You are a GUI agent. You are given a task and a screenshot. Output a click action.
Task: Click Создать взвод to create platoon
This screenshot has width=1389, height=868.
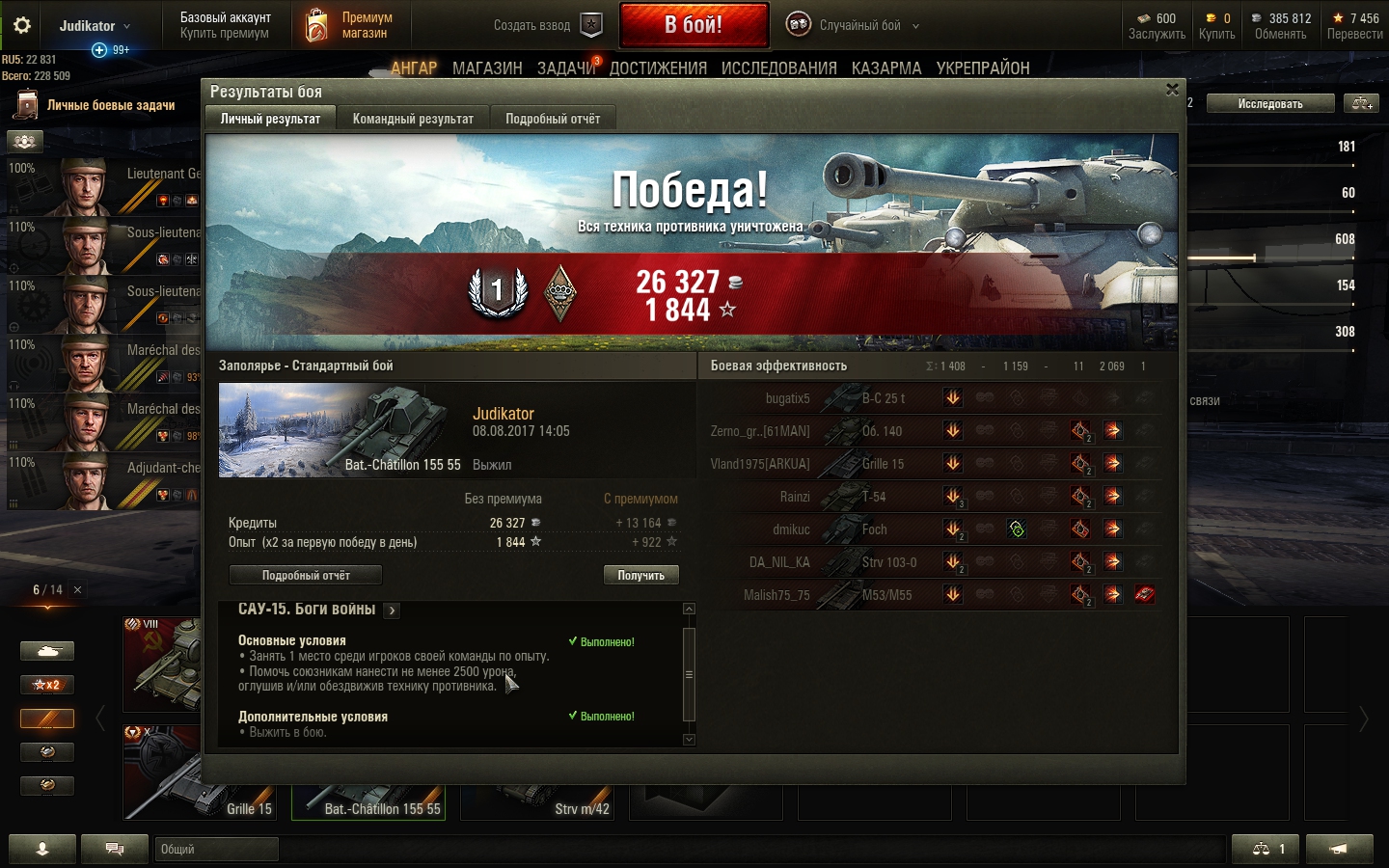[547, 25]
